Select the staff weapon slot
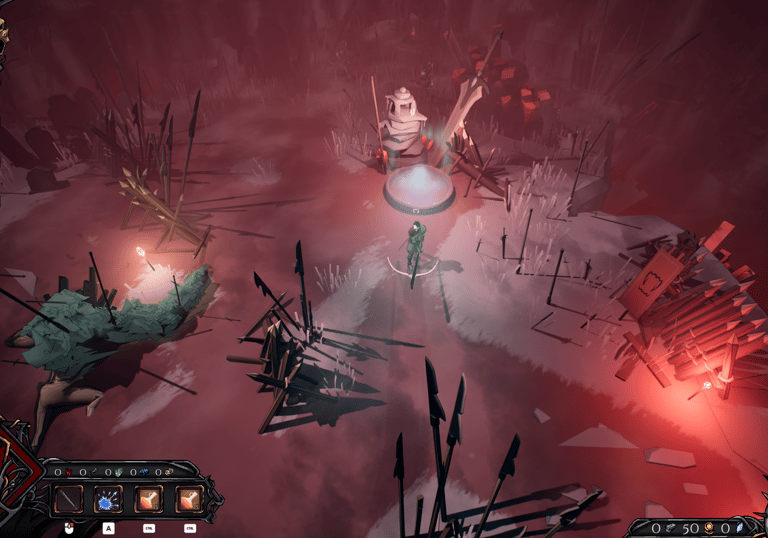This screenshot has width=768, height=538. tap(69, 499)
